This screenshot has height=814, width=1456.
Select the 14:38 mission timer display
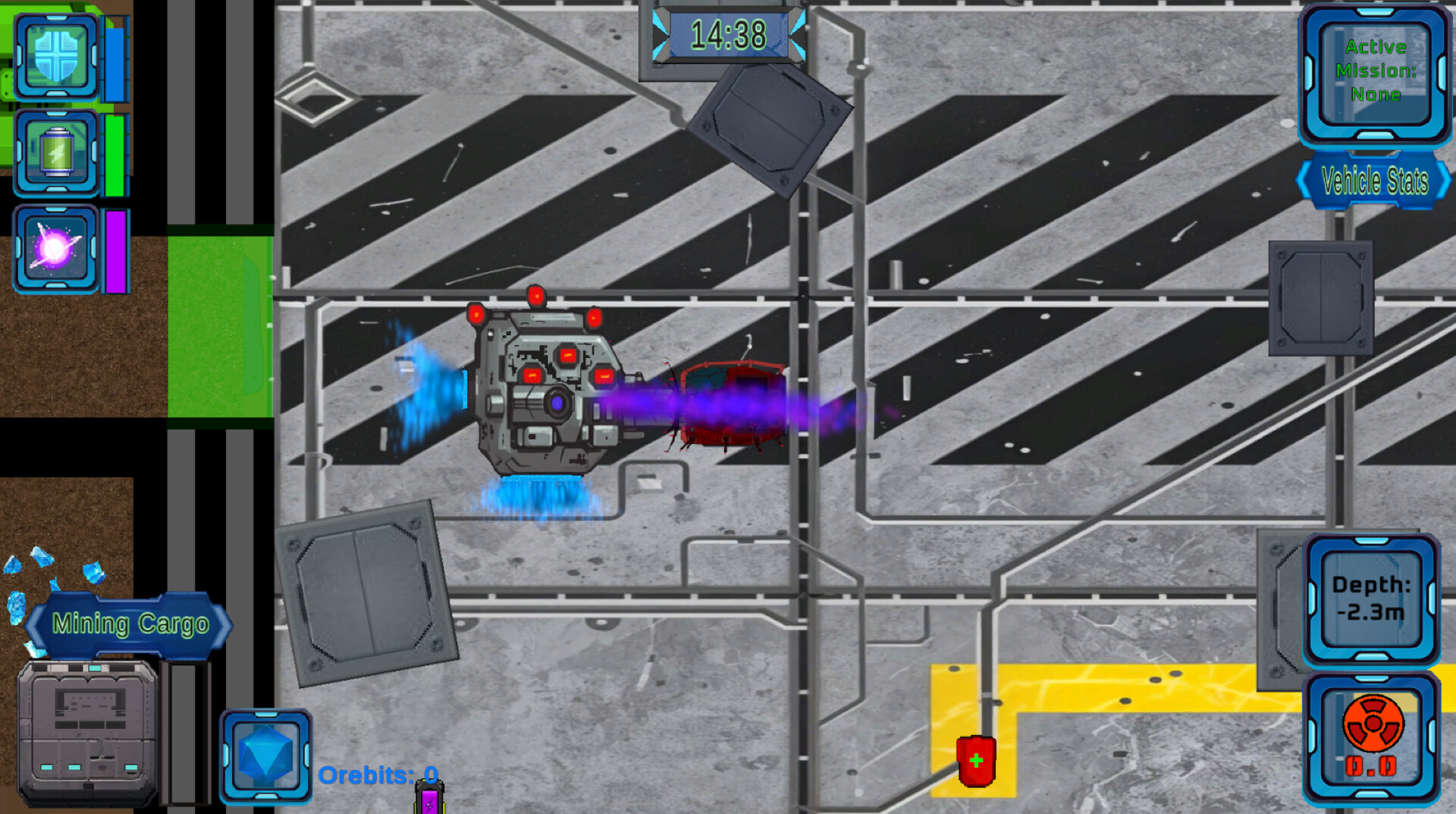coord(730,33)
